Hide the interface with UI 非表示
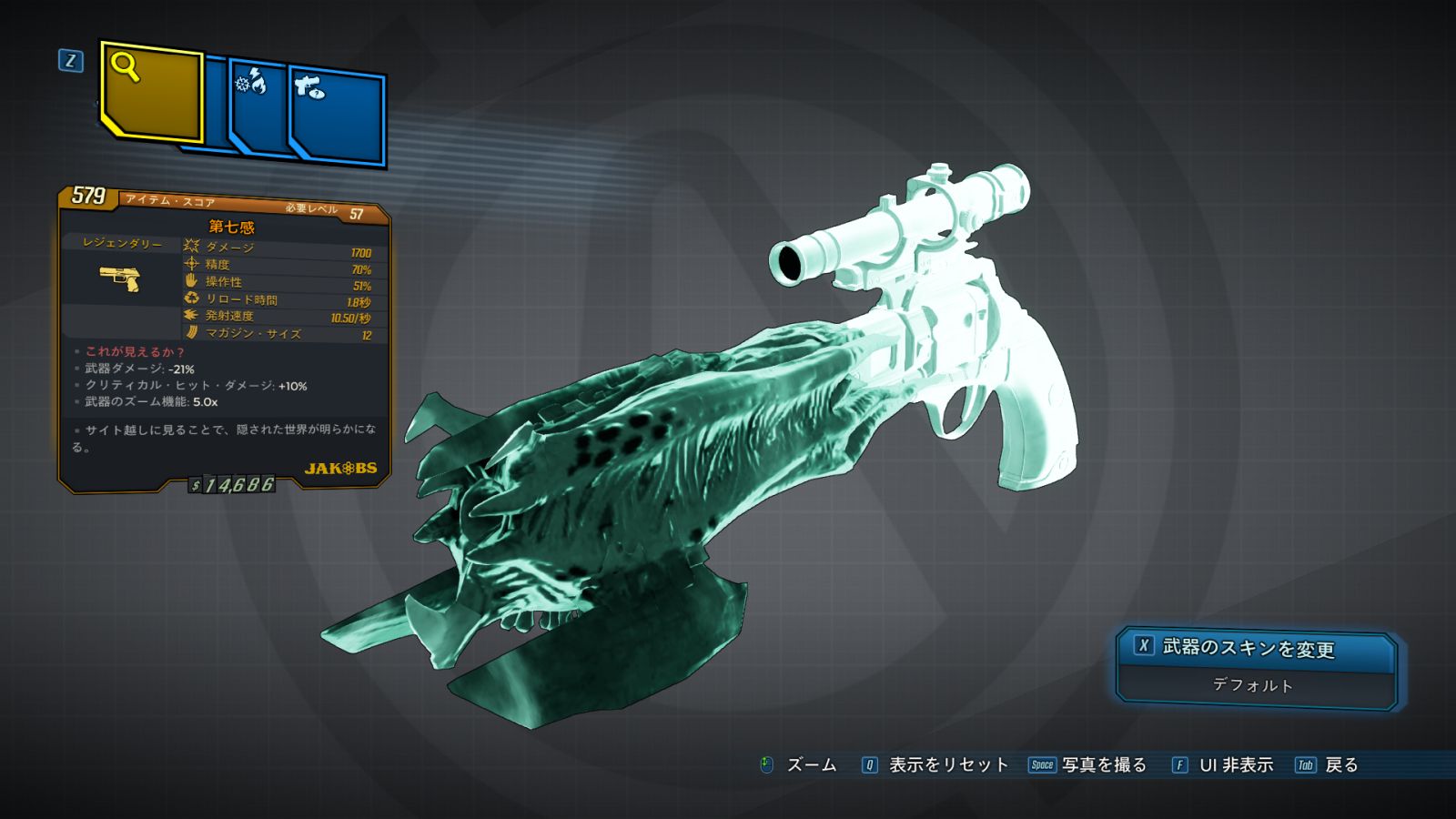 (x=1235, y=765)
